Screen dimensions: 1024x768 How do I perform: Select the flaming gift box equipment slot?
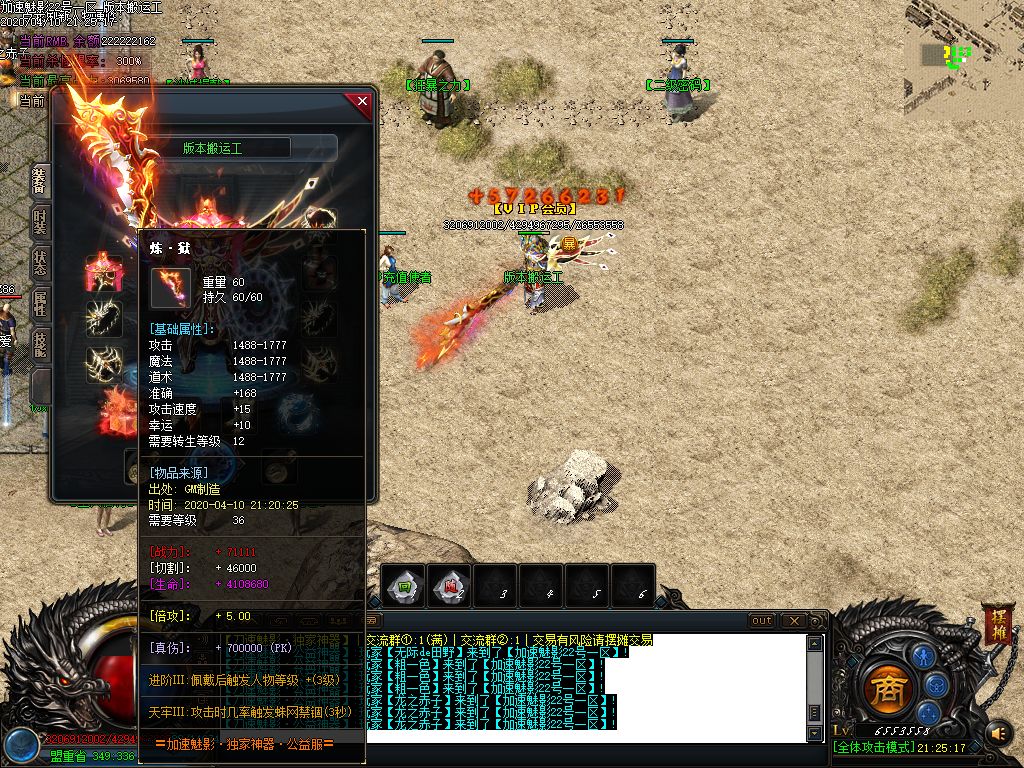pos(119,412)
